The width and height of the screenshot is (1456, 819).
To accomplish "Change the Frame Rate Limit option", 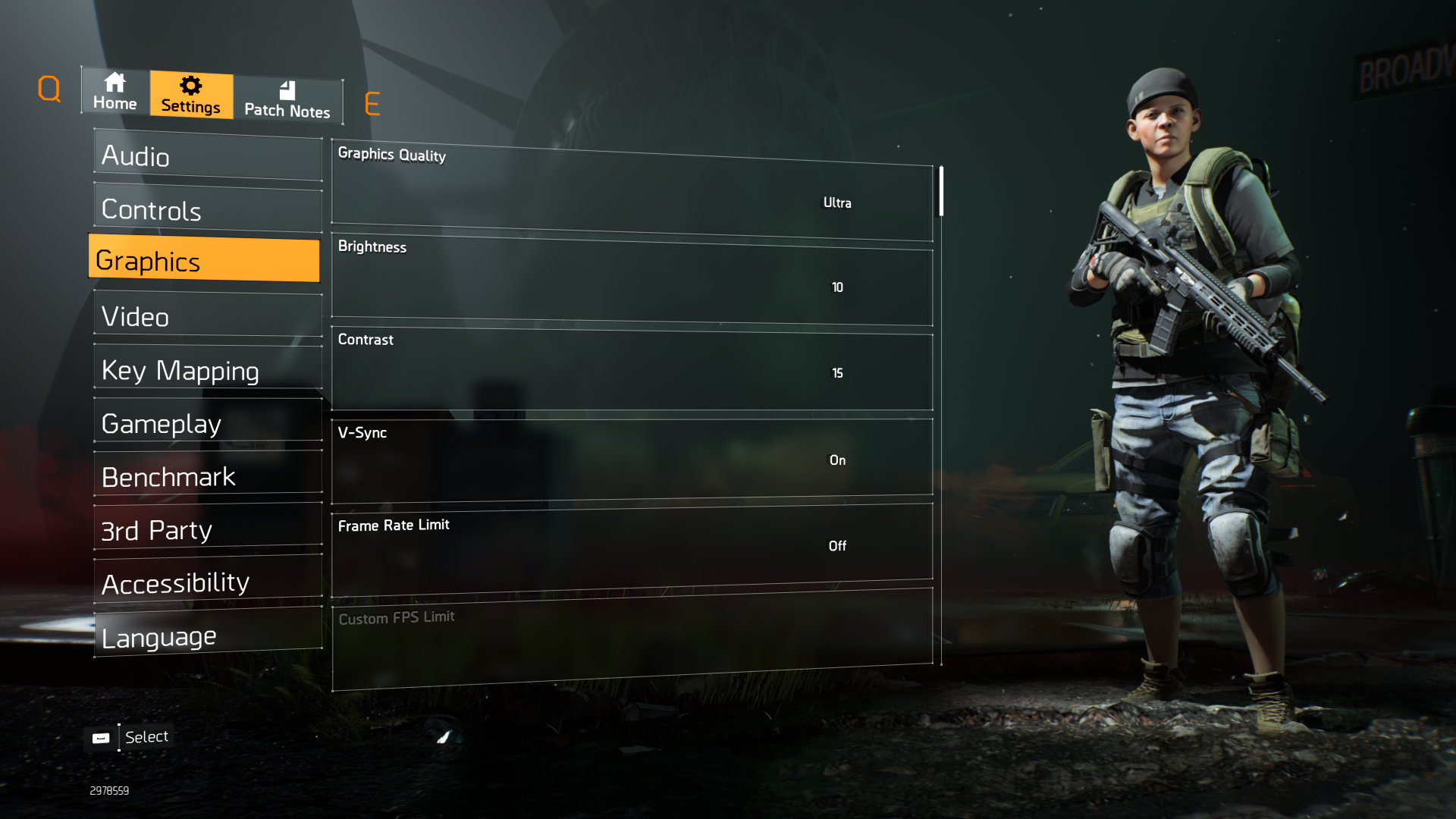I will pos(836,546).
